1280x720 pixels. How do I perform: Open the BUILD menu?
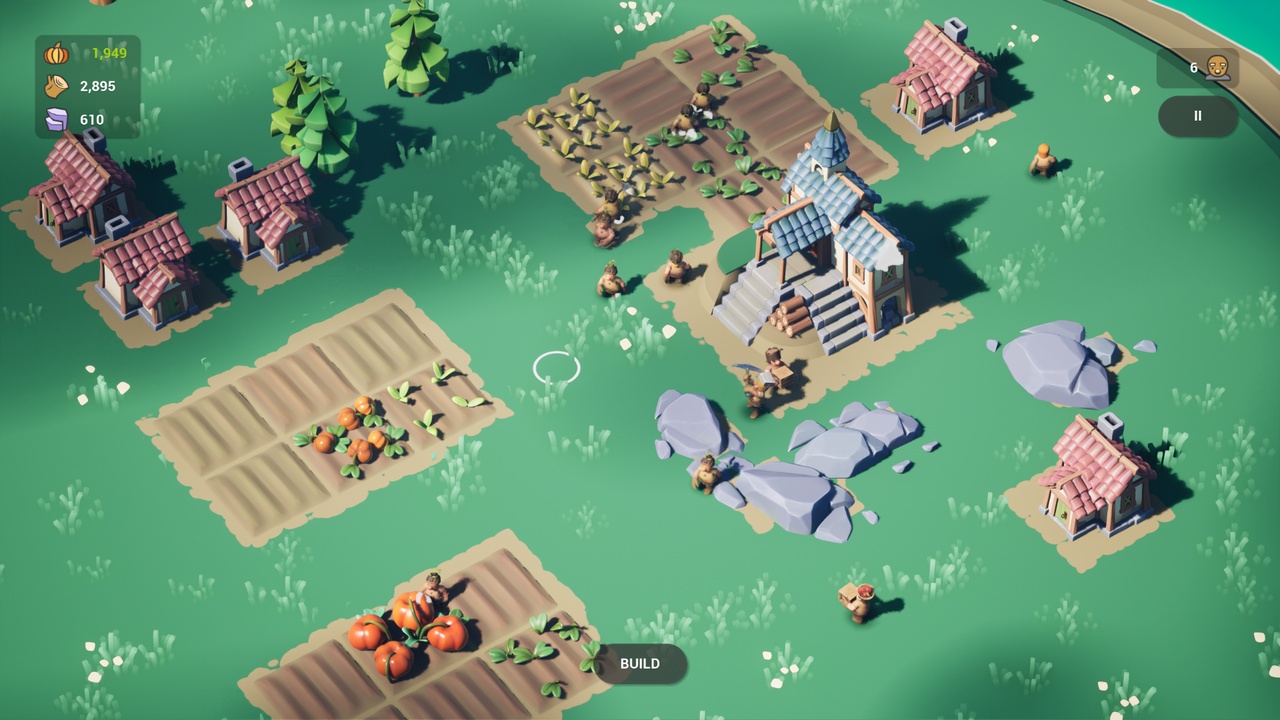[640, 664]
